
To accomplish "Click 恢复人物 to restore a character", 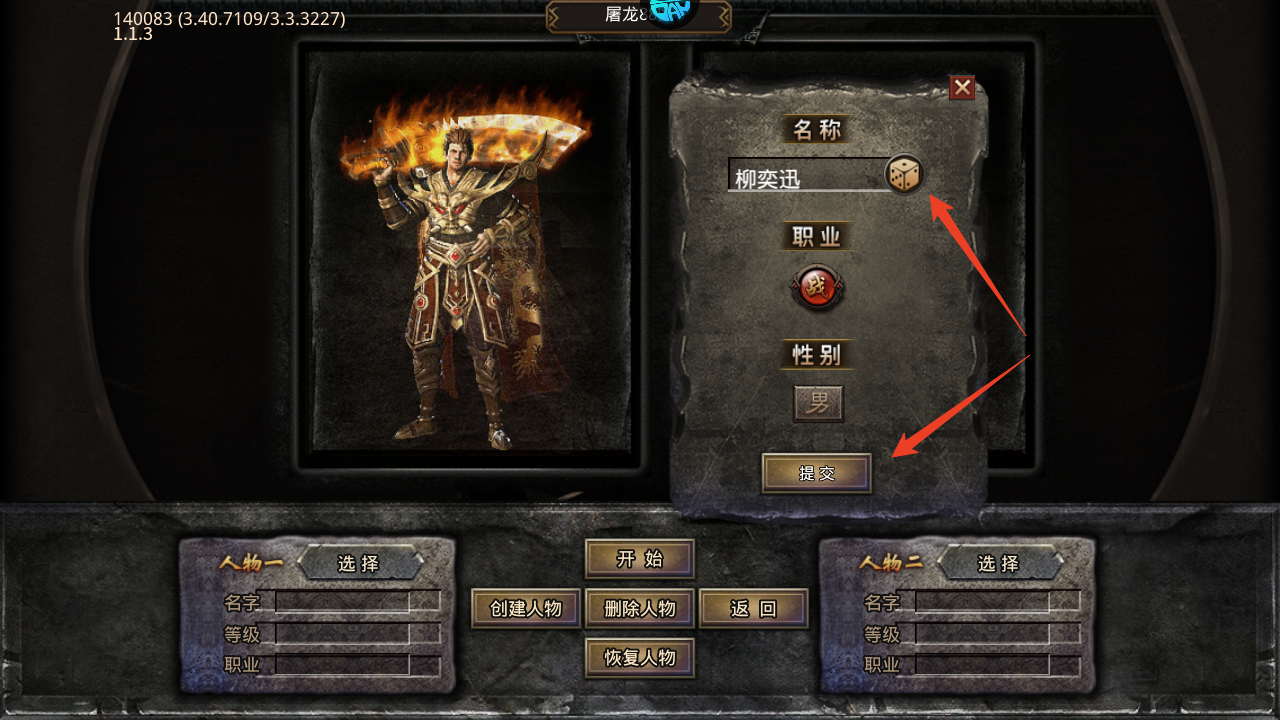I will (x=639, y=657).
